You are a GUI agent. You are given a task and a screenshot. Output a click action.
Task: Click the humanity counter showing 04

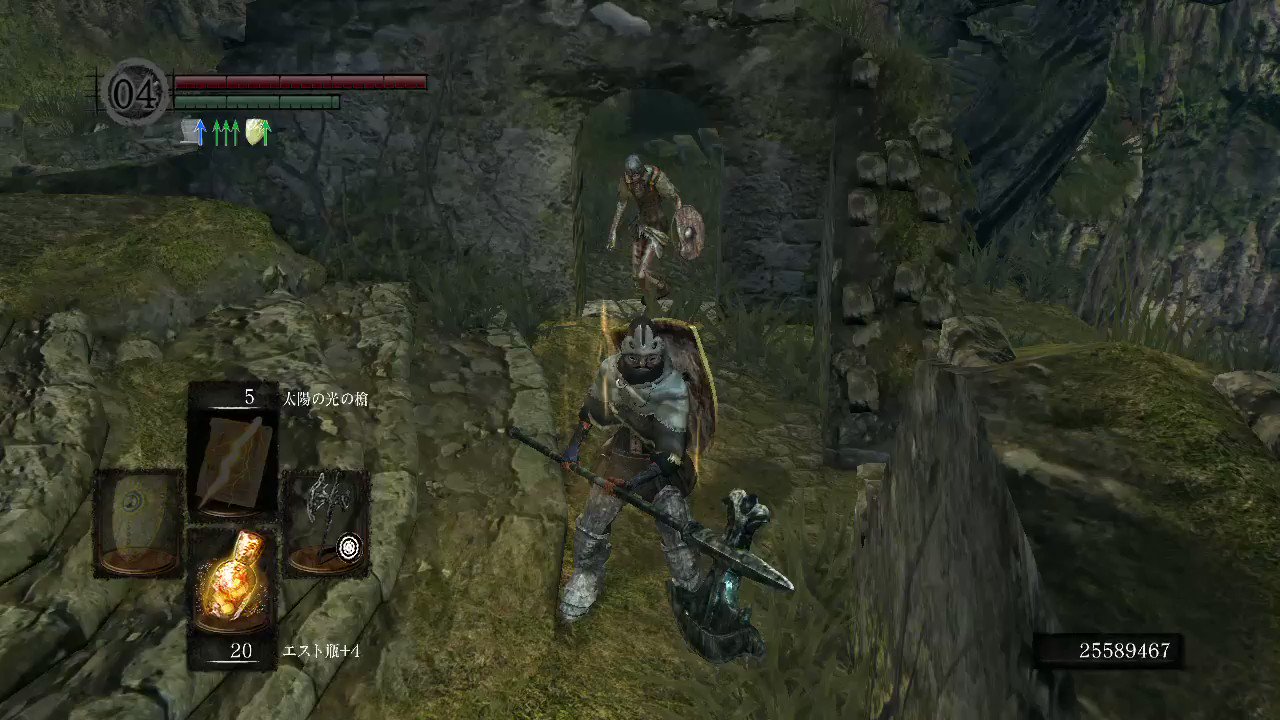point(137,90)
